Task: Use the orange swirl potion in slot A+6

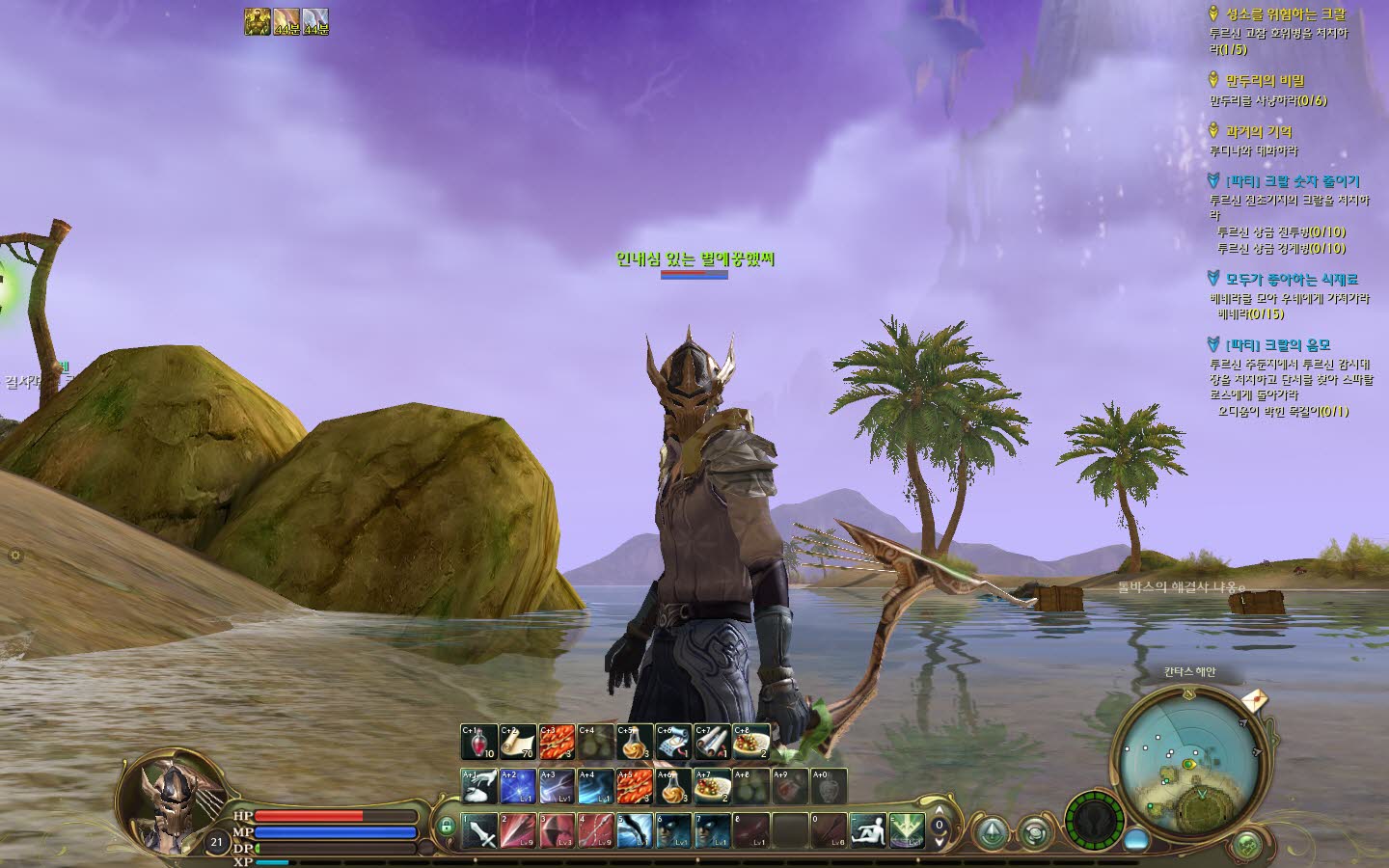Action: (673, 786)
